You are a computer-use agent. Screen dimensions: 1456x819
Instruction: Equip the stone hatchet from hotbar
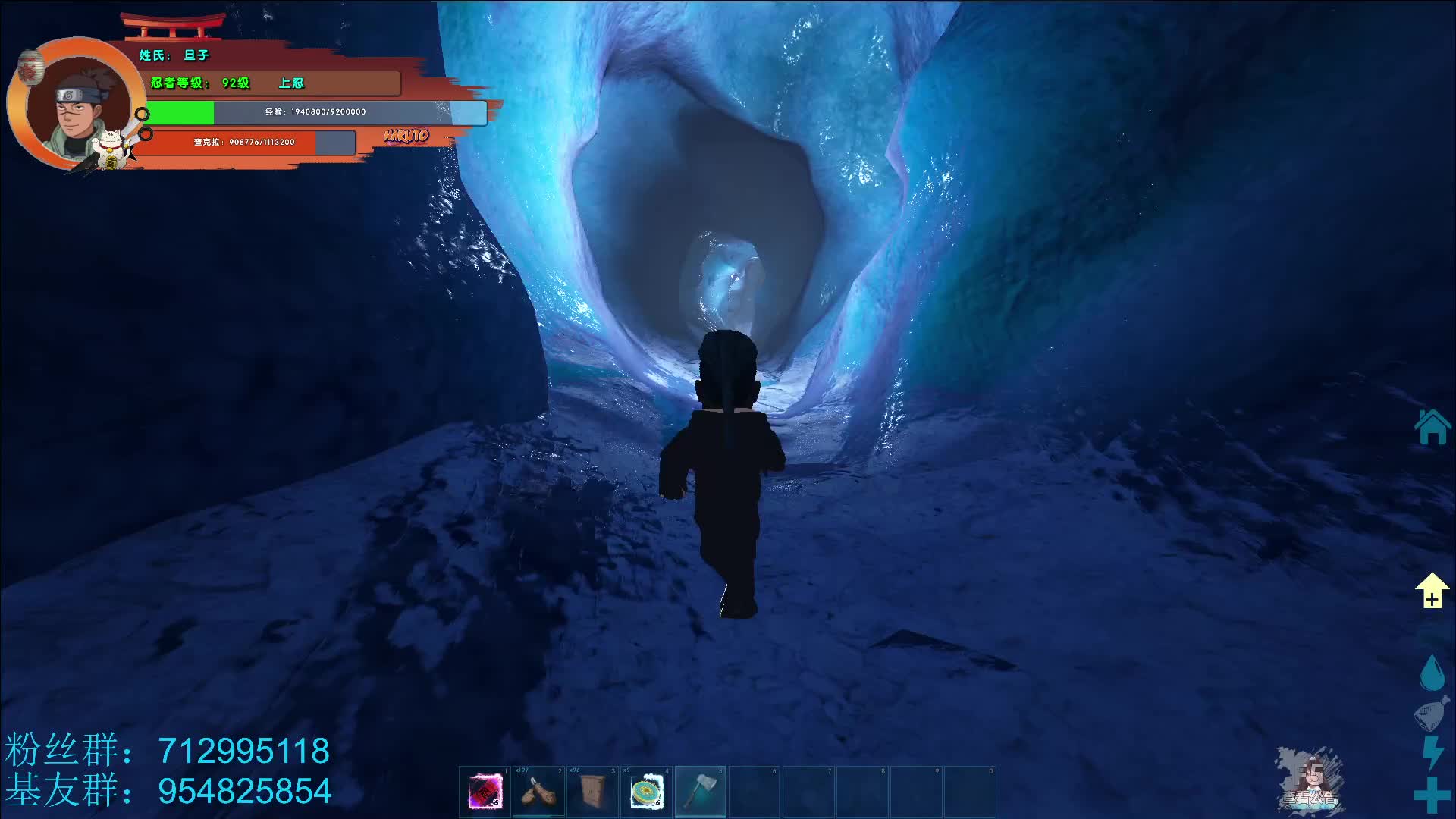(700, 792)
